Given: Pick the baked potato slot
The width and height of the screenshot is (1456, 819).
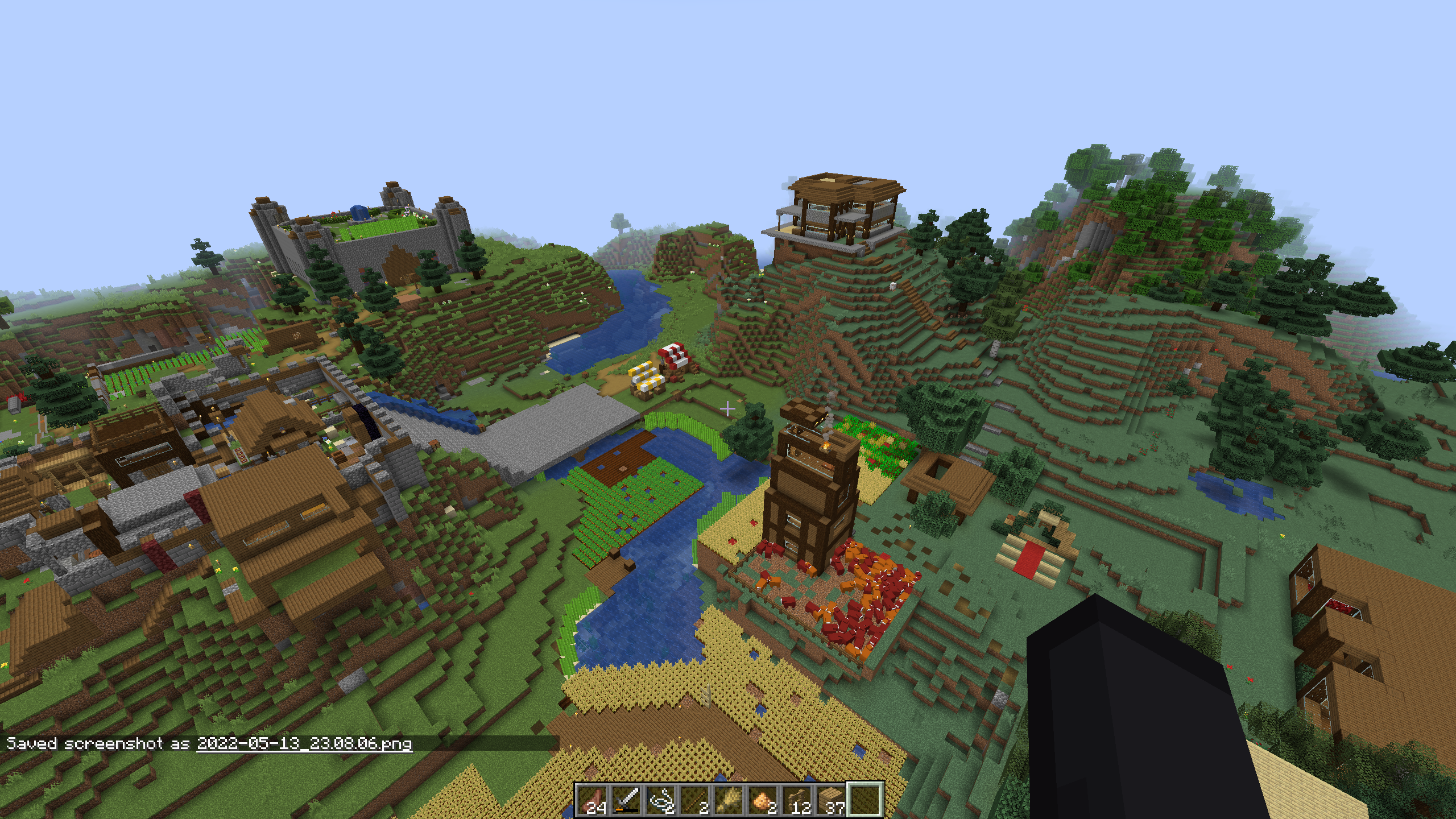Looking at the screenshot, I should click(763, 800).
